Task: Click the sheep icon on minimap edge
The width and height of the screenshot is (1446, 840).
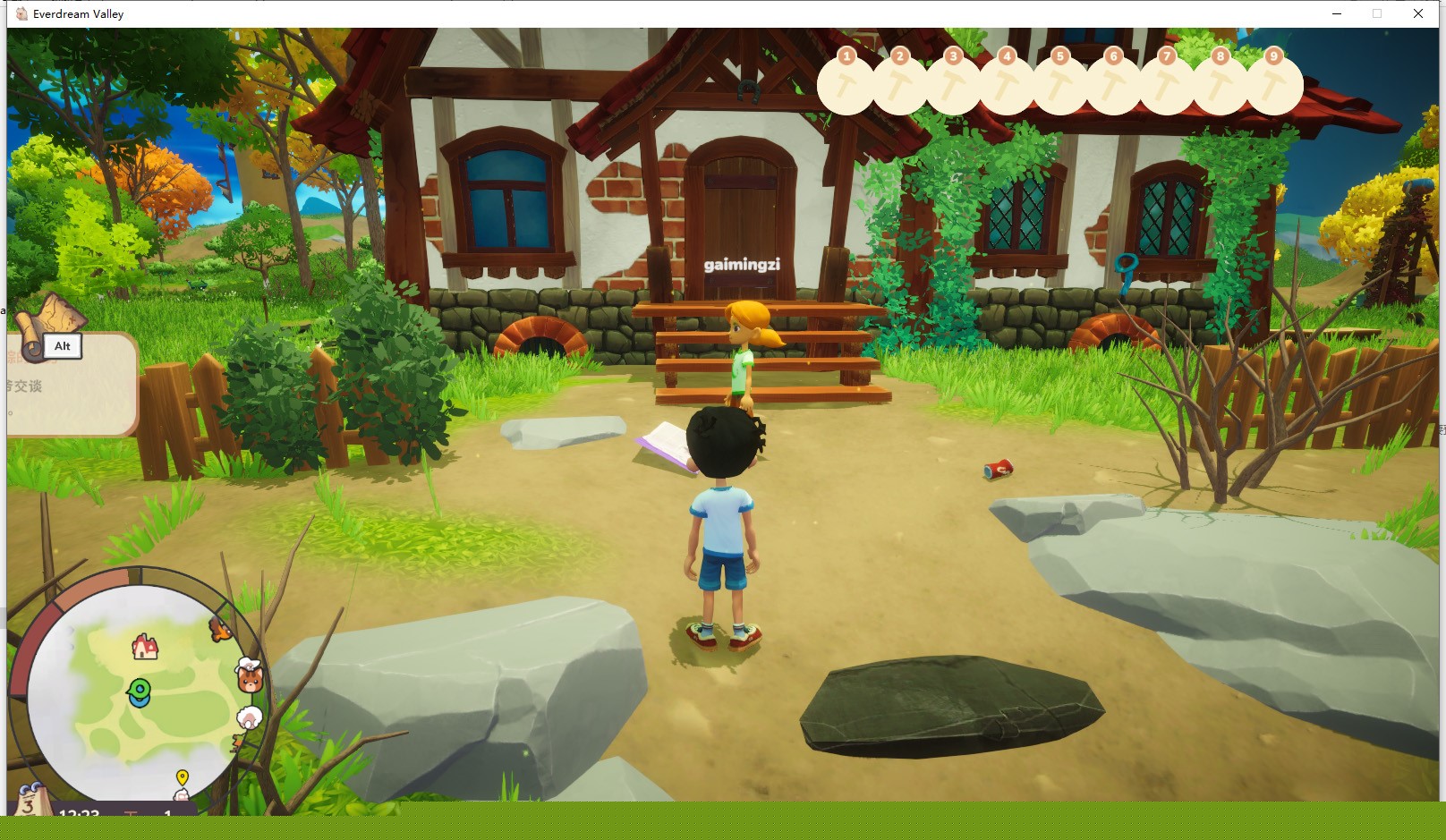Action: (251, 717)
